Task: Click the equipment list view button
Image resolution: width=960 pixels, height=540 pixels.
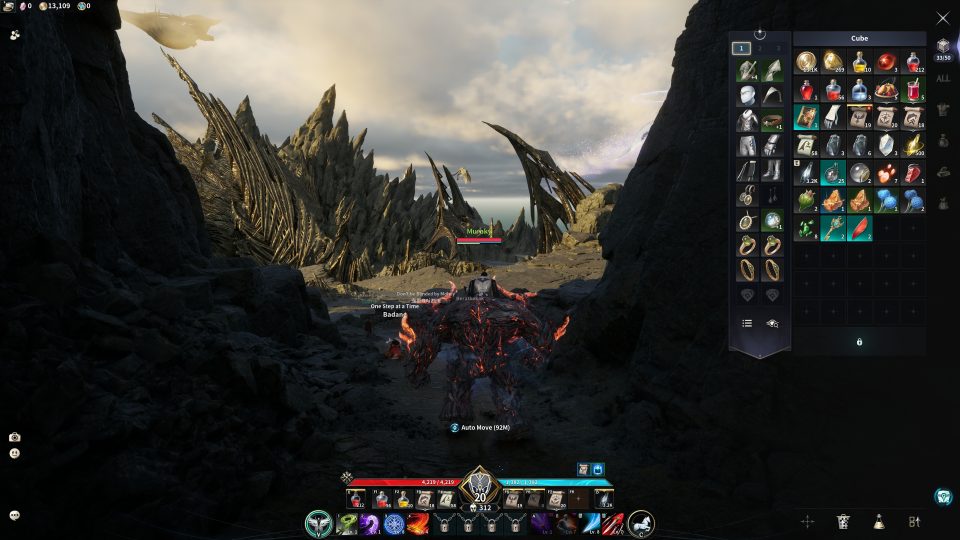Action: [x=746, y=323]
